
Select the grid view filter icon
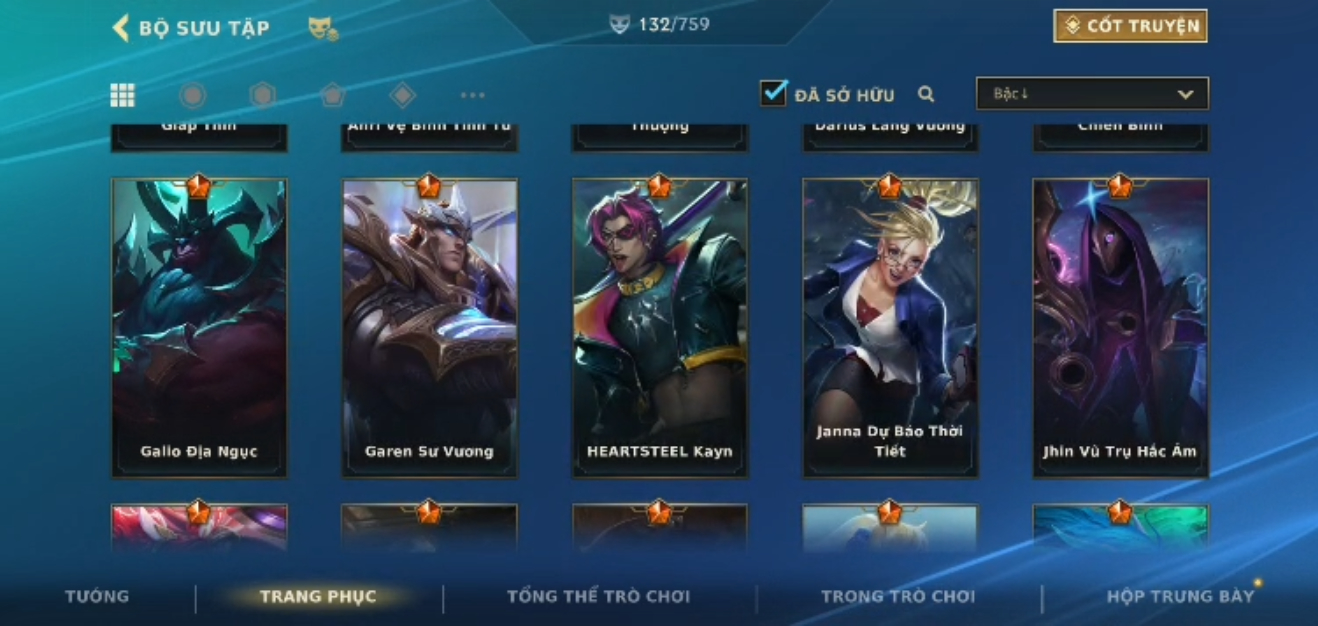(x=122, y=95)
